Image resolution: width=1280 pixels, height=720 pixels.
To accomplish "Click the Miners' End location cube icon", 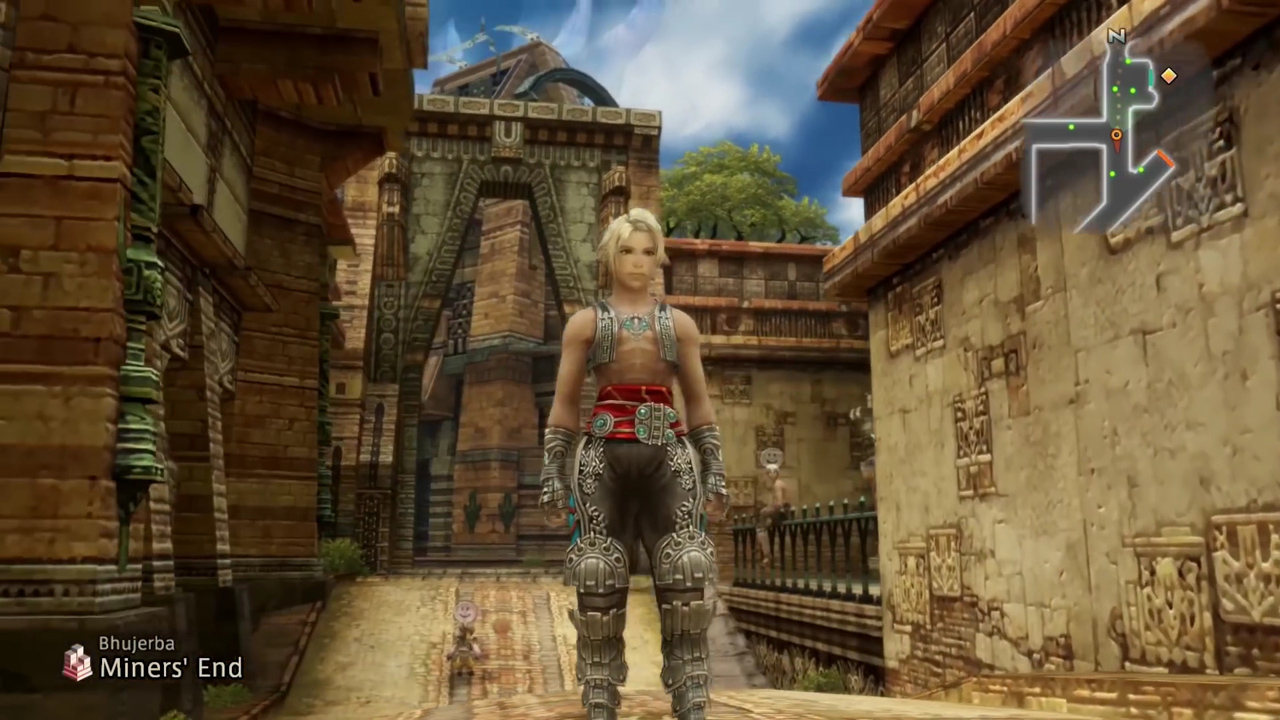I will click(x=77, y=661).
